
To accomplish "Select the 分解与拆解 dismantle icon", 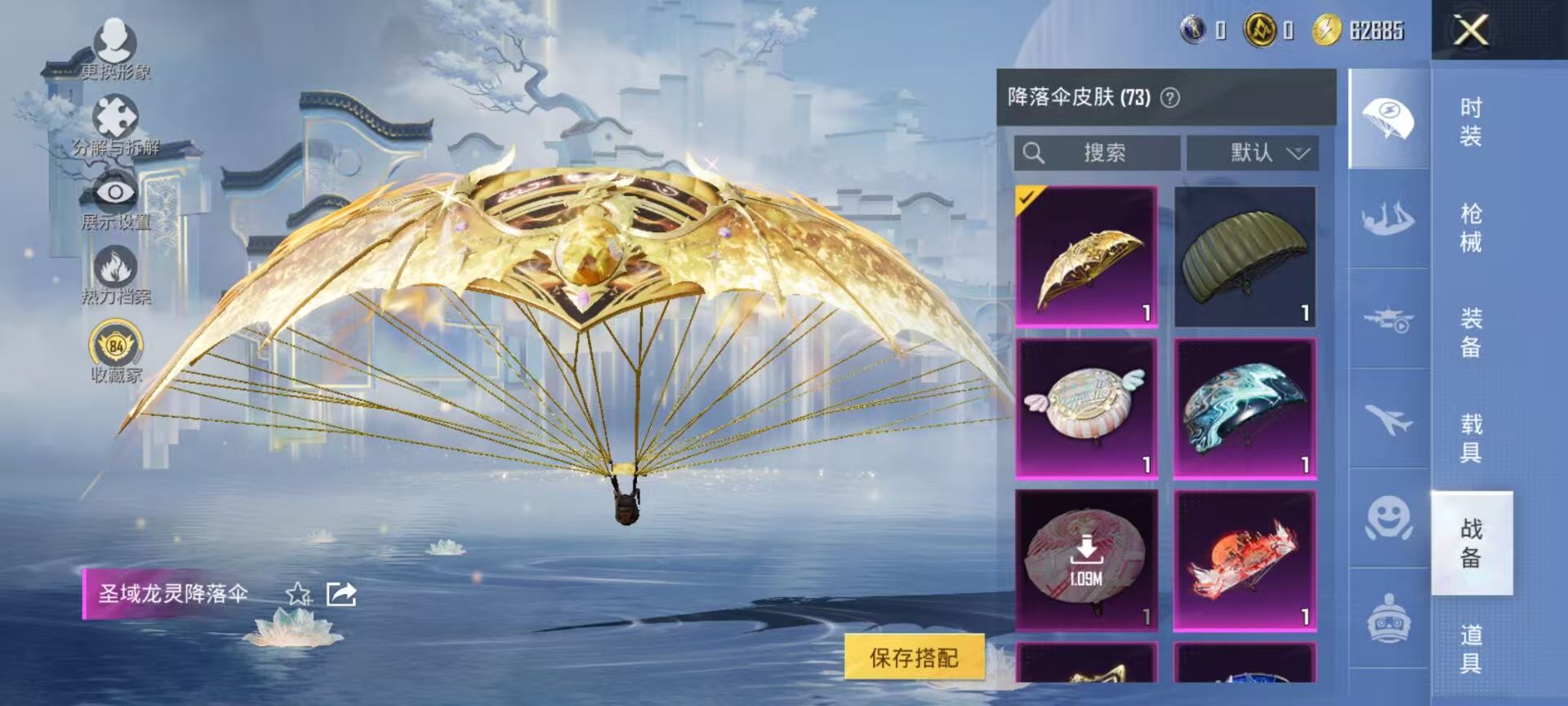I will click(x=117, y=116).
